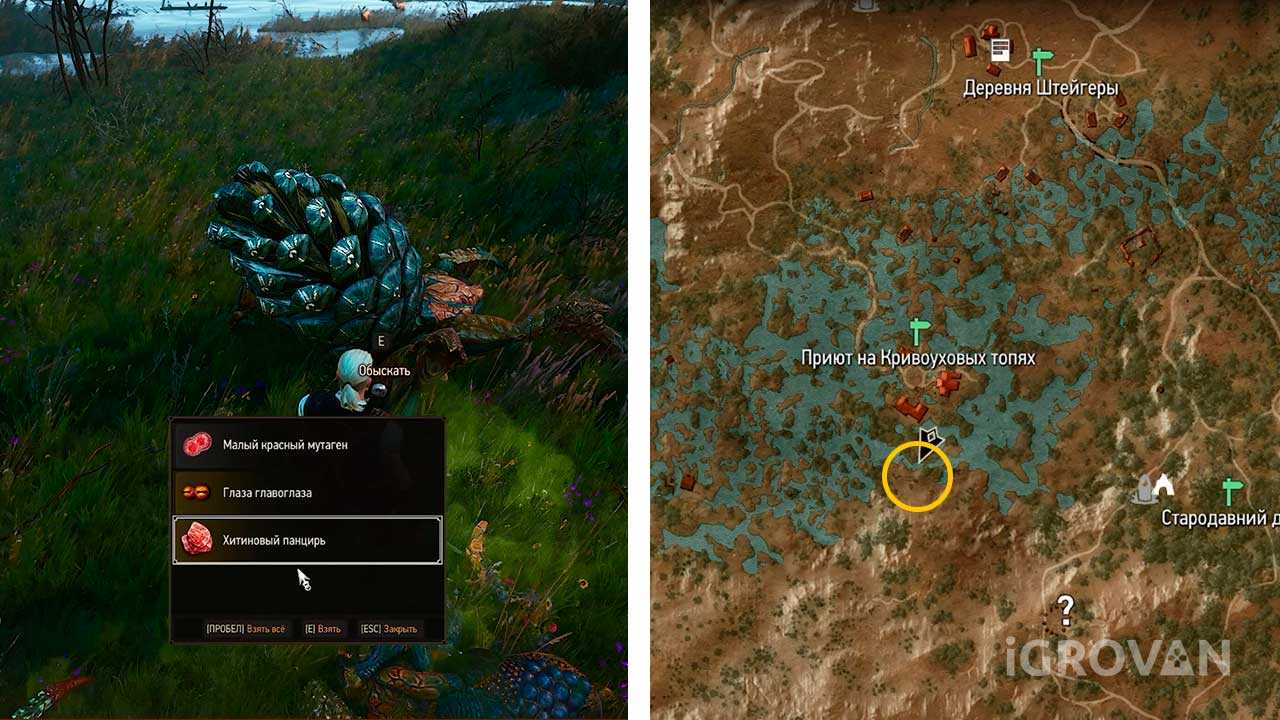Select the Деревня Штейгеры signpost marker

(x=1042, y=60)
